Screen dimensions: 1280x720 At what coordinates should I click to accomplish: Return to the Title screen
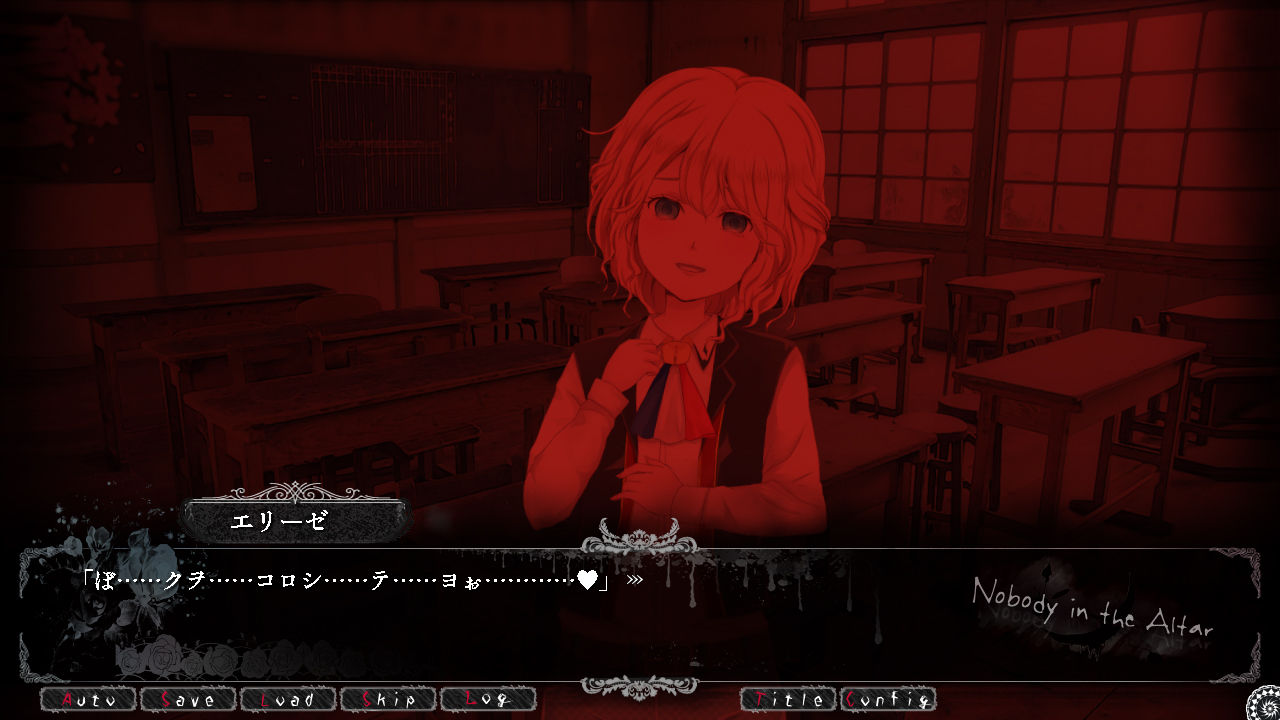(x=787, y=699)
